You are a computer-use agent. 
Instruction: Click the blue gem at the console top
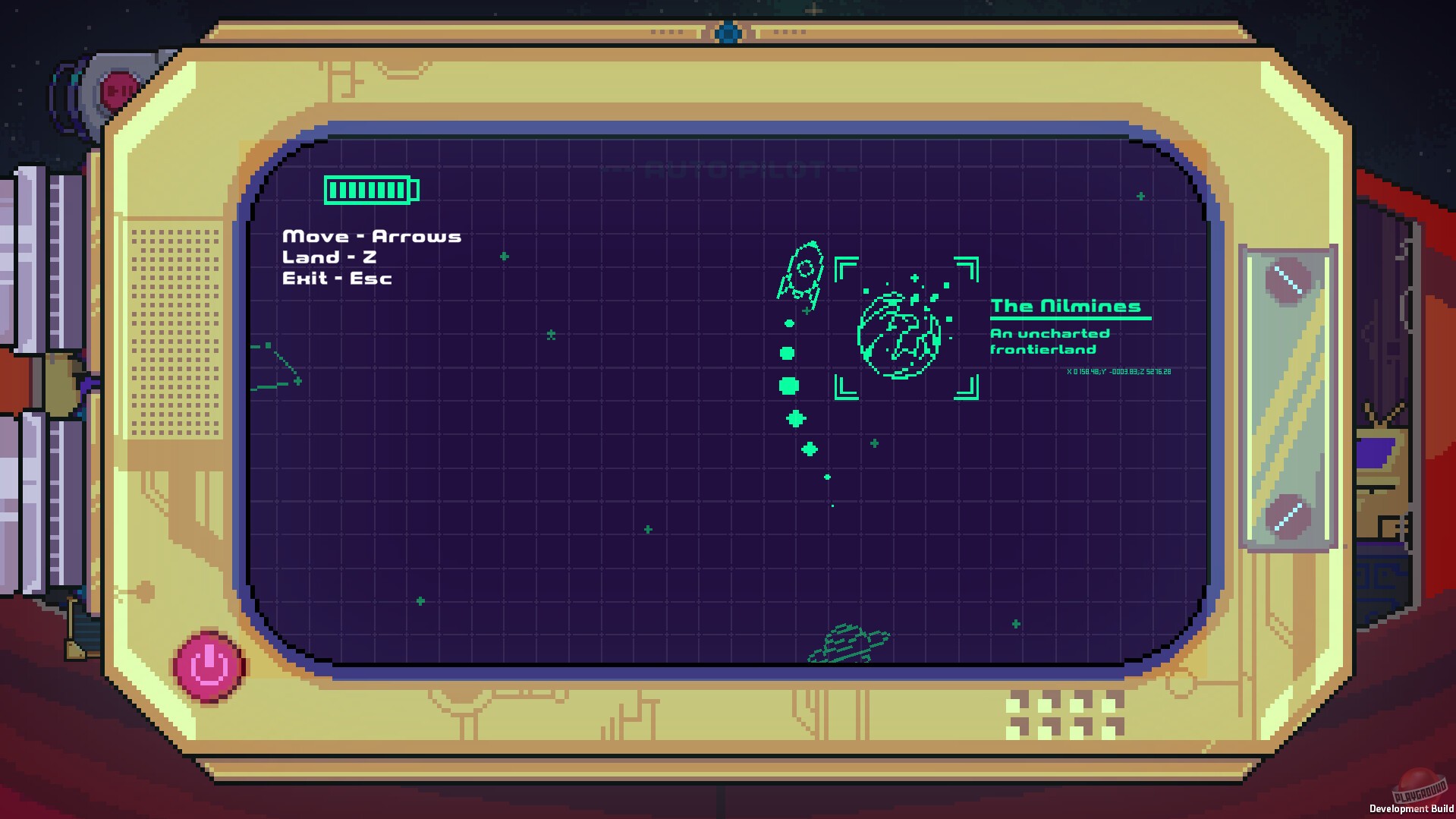[728, 31]
